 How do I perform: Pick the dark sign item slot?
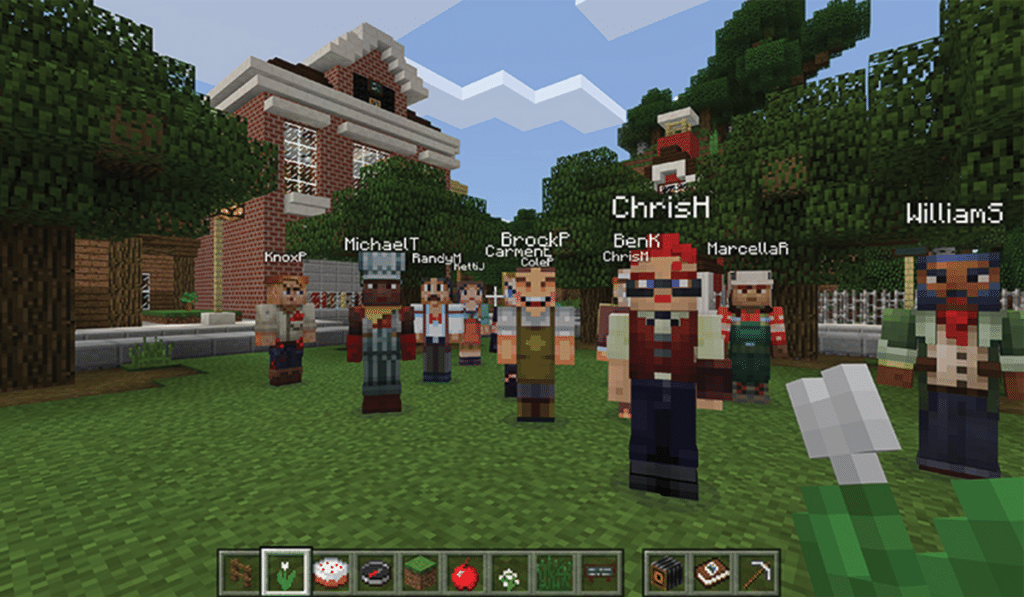(599, 572)
